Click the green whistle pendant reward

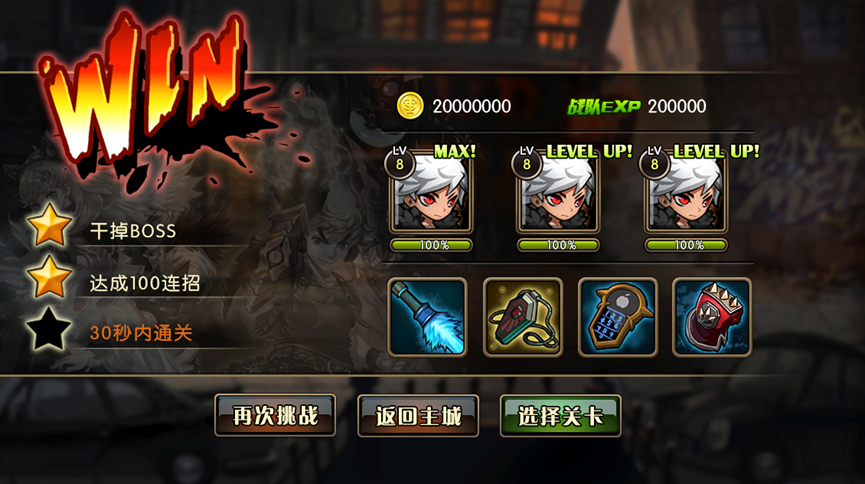tap(522, 317)
